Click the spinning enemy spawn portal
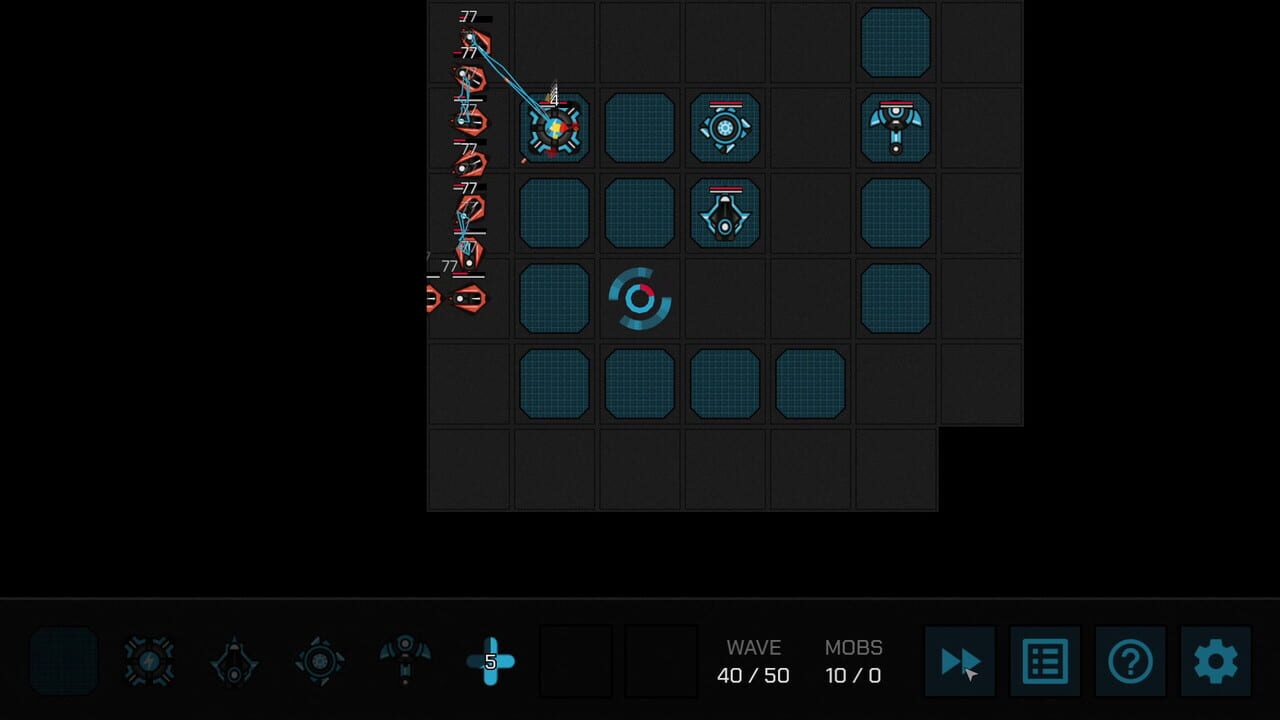The height and width of the screenshot is (720, 1280). click(x=639, y=297)
